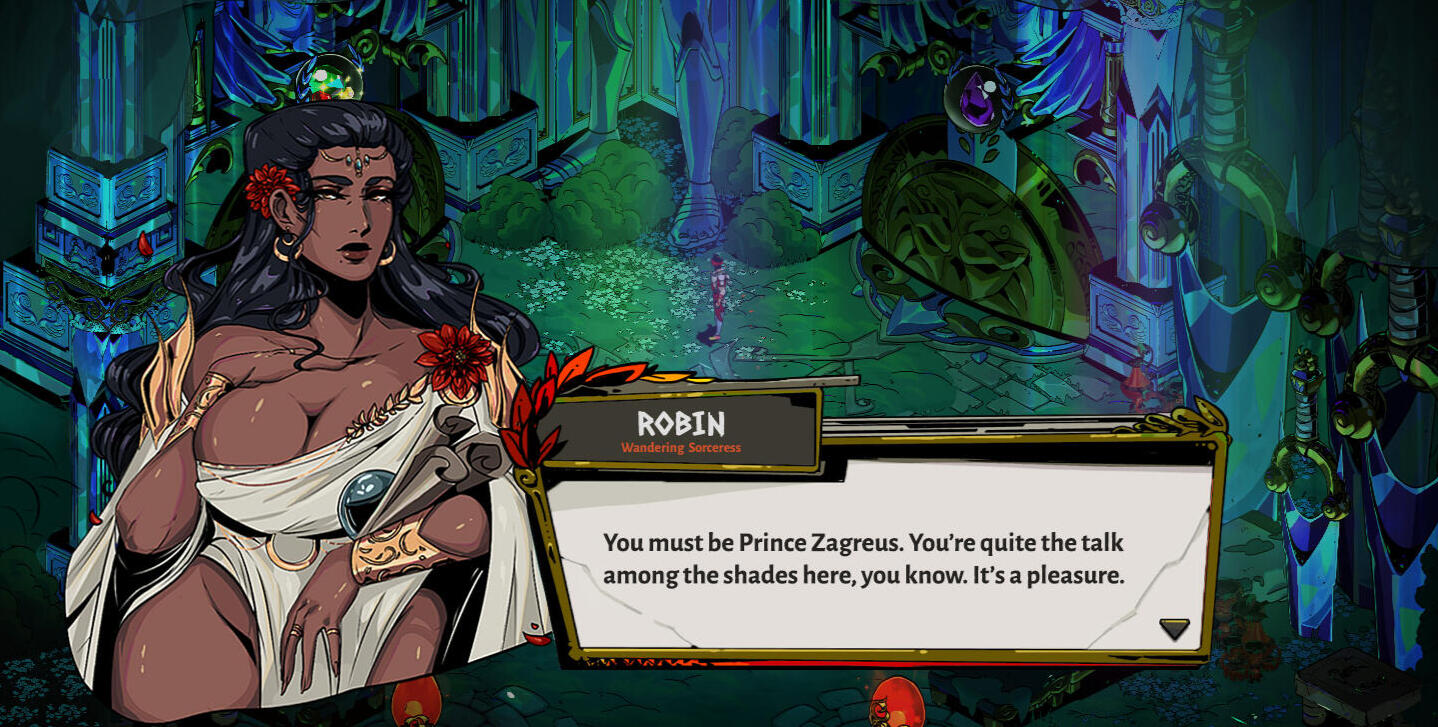Advance dialogue with the down arrow

(x=1174, y=628)
